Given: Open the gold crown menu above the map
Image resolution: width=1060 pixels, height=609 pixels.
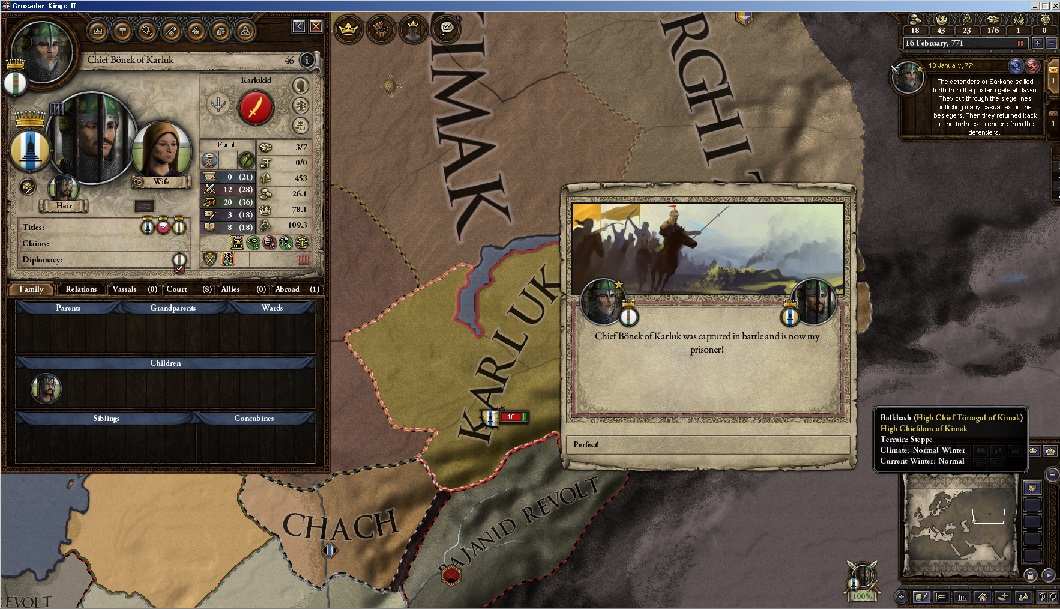Looking at the screenshot, I should [x=347, y=29].
